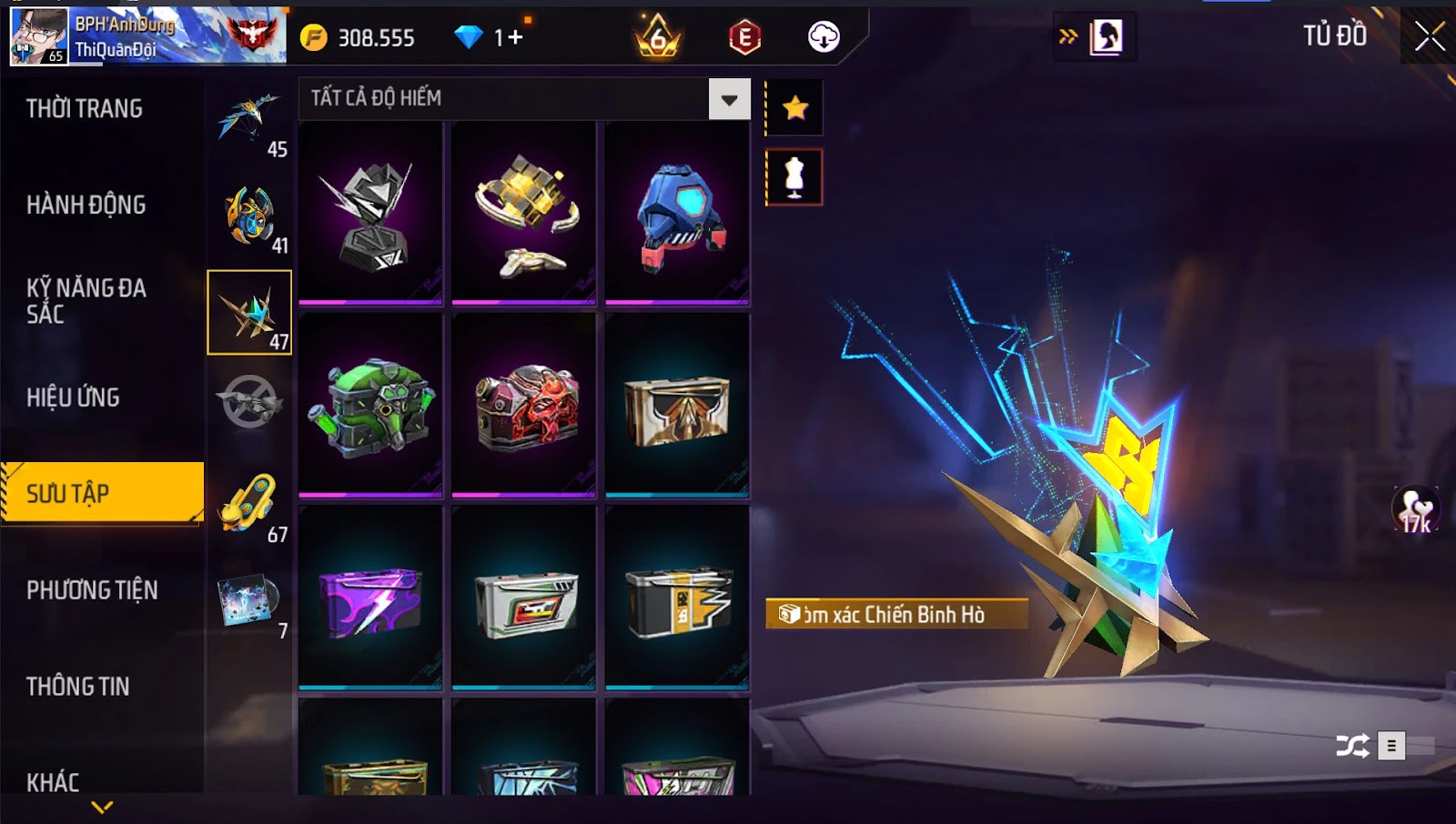Click the shuffle random button
1456x824 pixels.
(x=1352, y=747)
